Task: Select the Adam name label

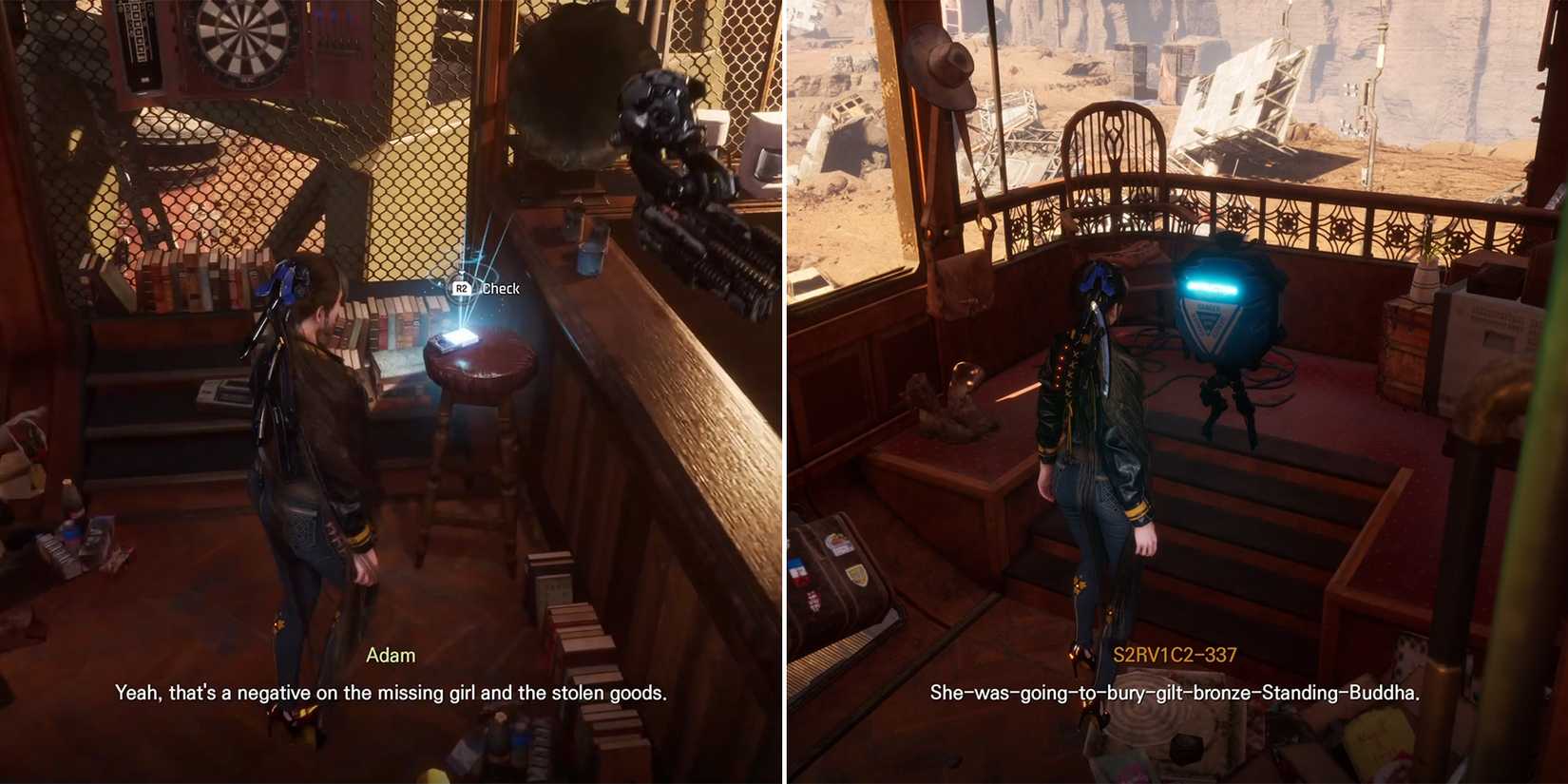Action: [x=392, y=655]
